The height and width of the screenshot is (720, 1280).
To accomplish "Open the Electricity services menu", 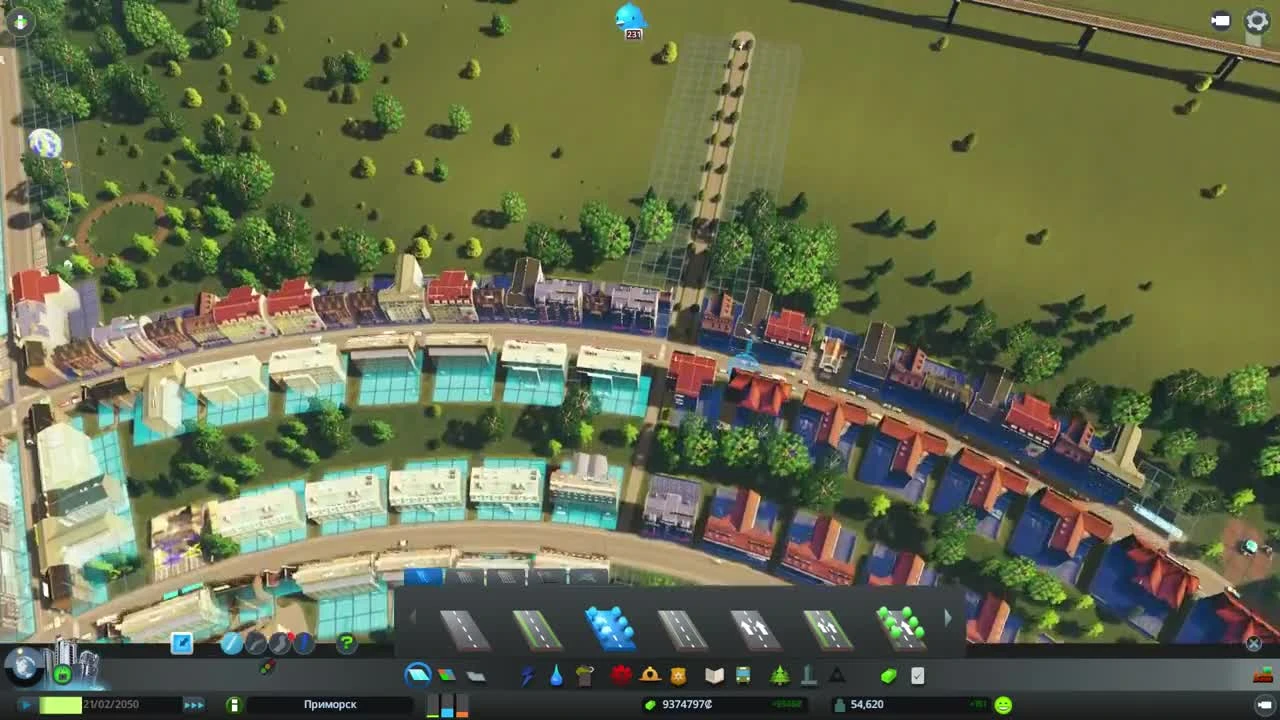I will click(525, 675).
